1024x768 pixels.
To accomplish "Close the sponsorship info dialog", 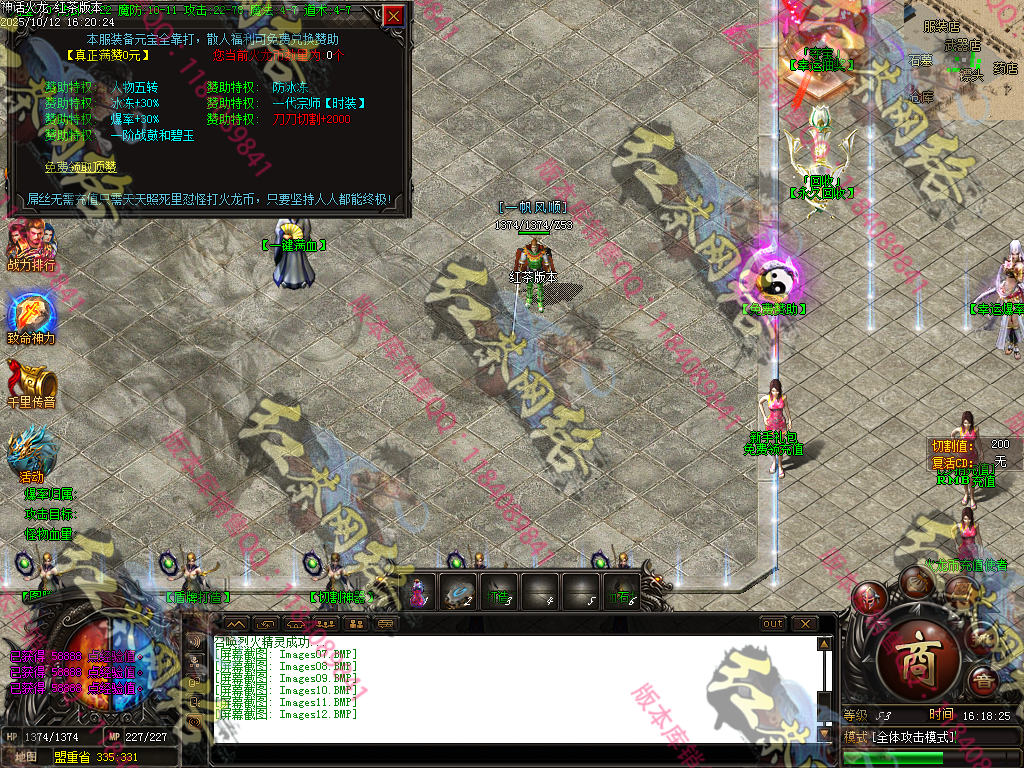I will point(394,16).
